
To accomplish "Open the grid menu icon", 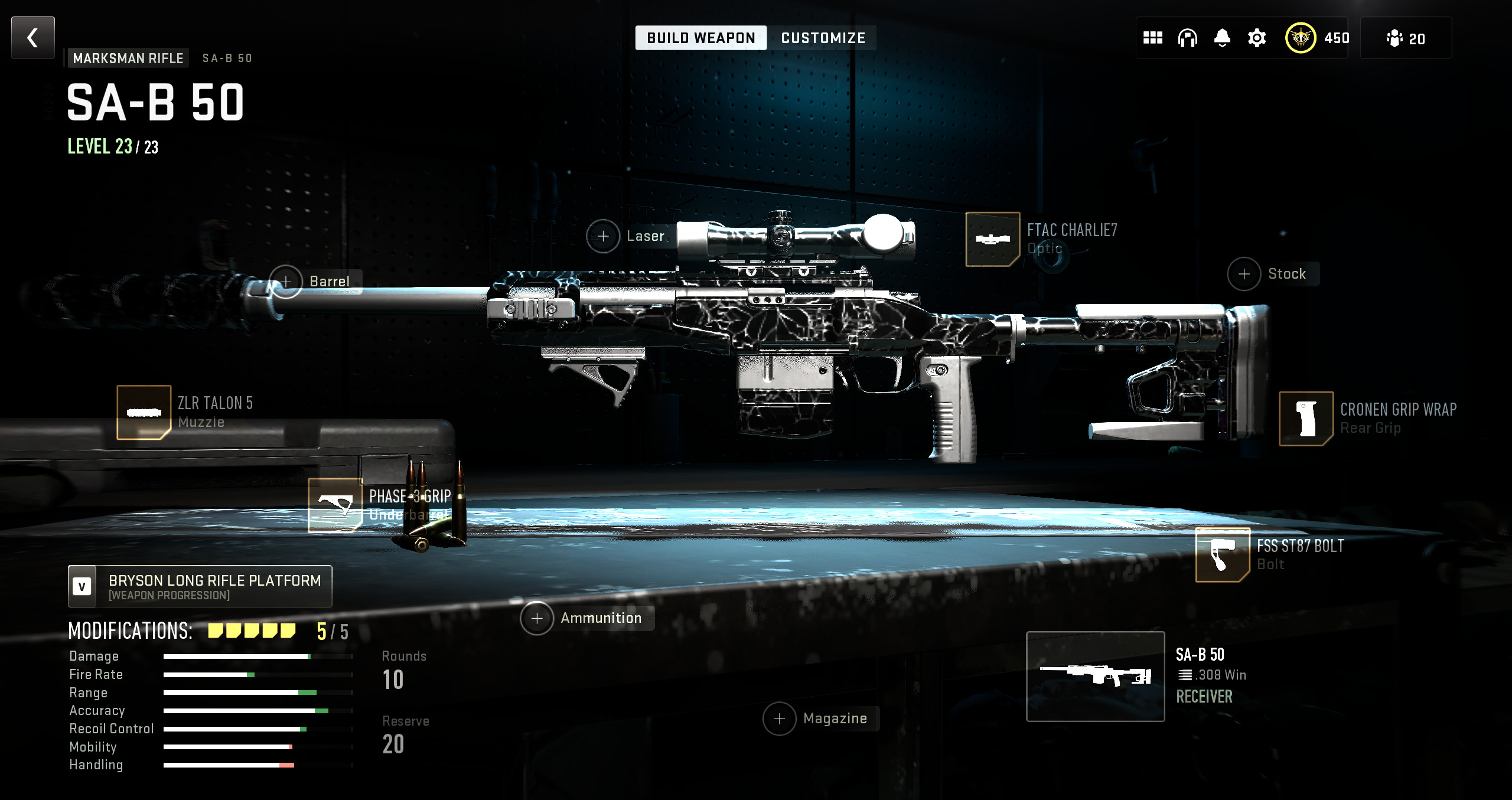I will click(x=1152, y=38).
